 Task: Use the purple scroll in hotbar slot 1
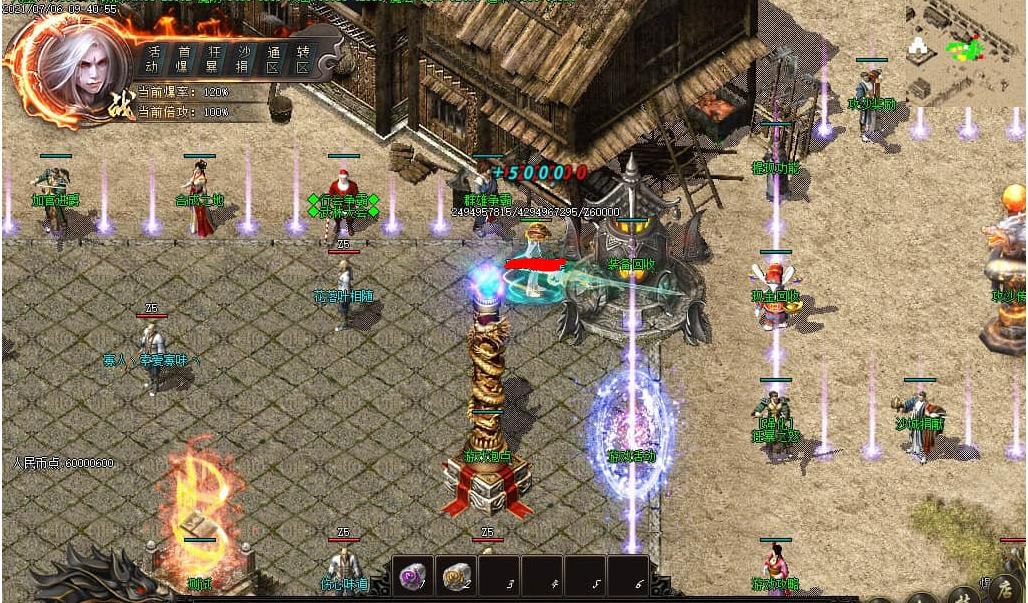412,577
